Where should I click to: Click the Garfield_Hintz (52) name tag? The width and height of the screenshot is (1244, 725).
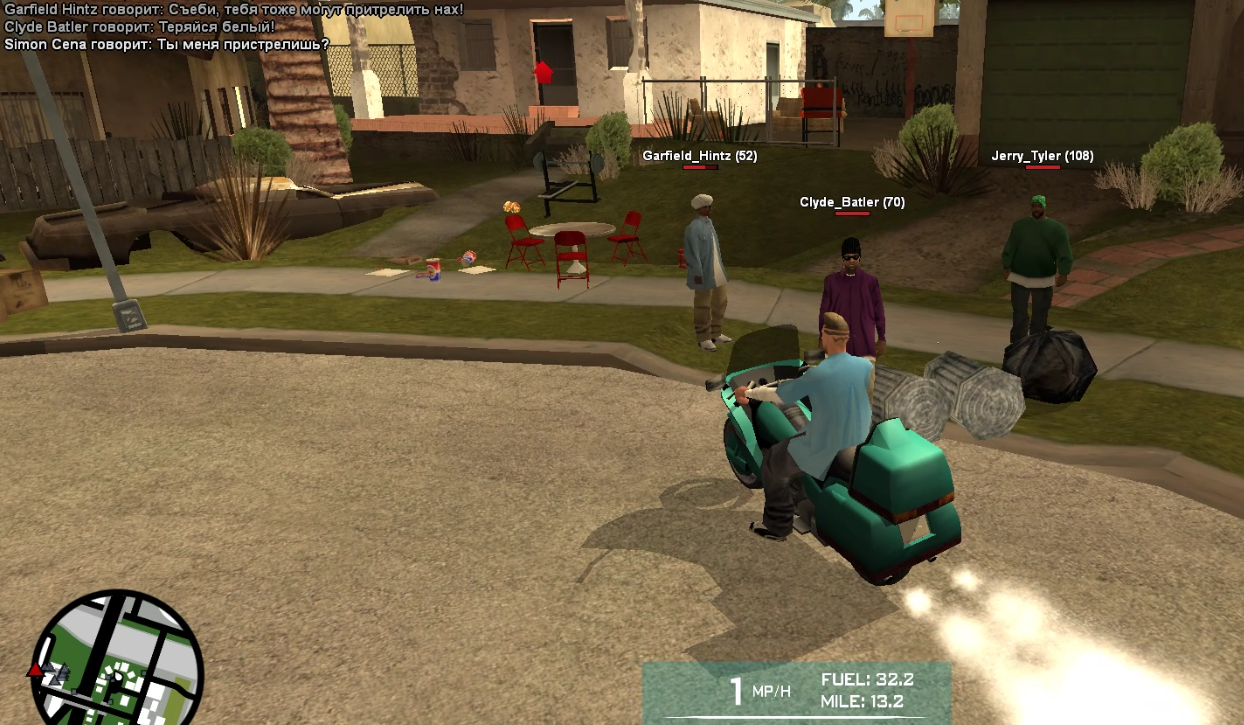coord(699,156)
